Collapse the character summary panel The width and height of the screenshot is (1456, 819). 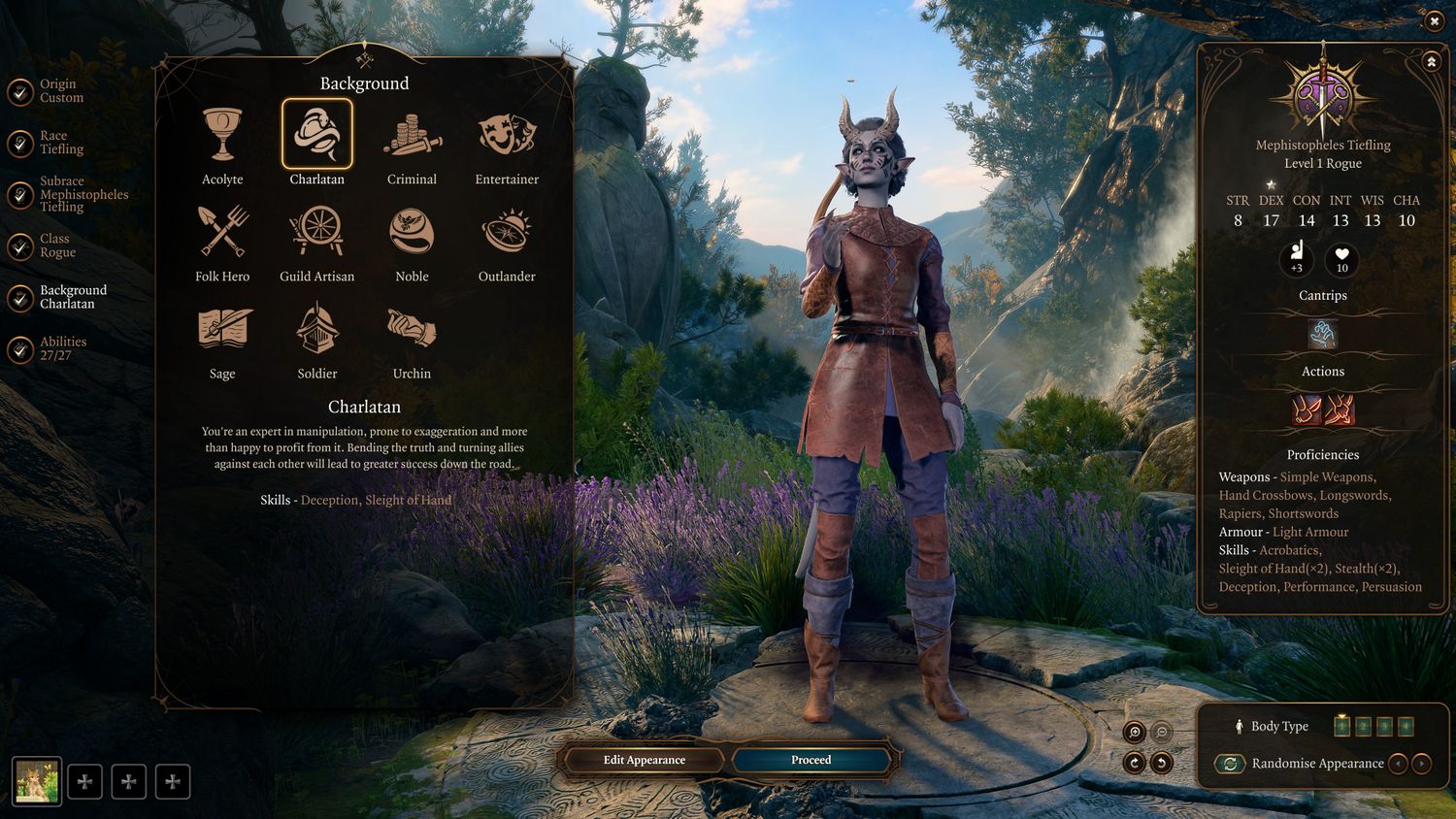(1431, 62)
